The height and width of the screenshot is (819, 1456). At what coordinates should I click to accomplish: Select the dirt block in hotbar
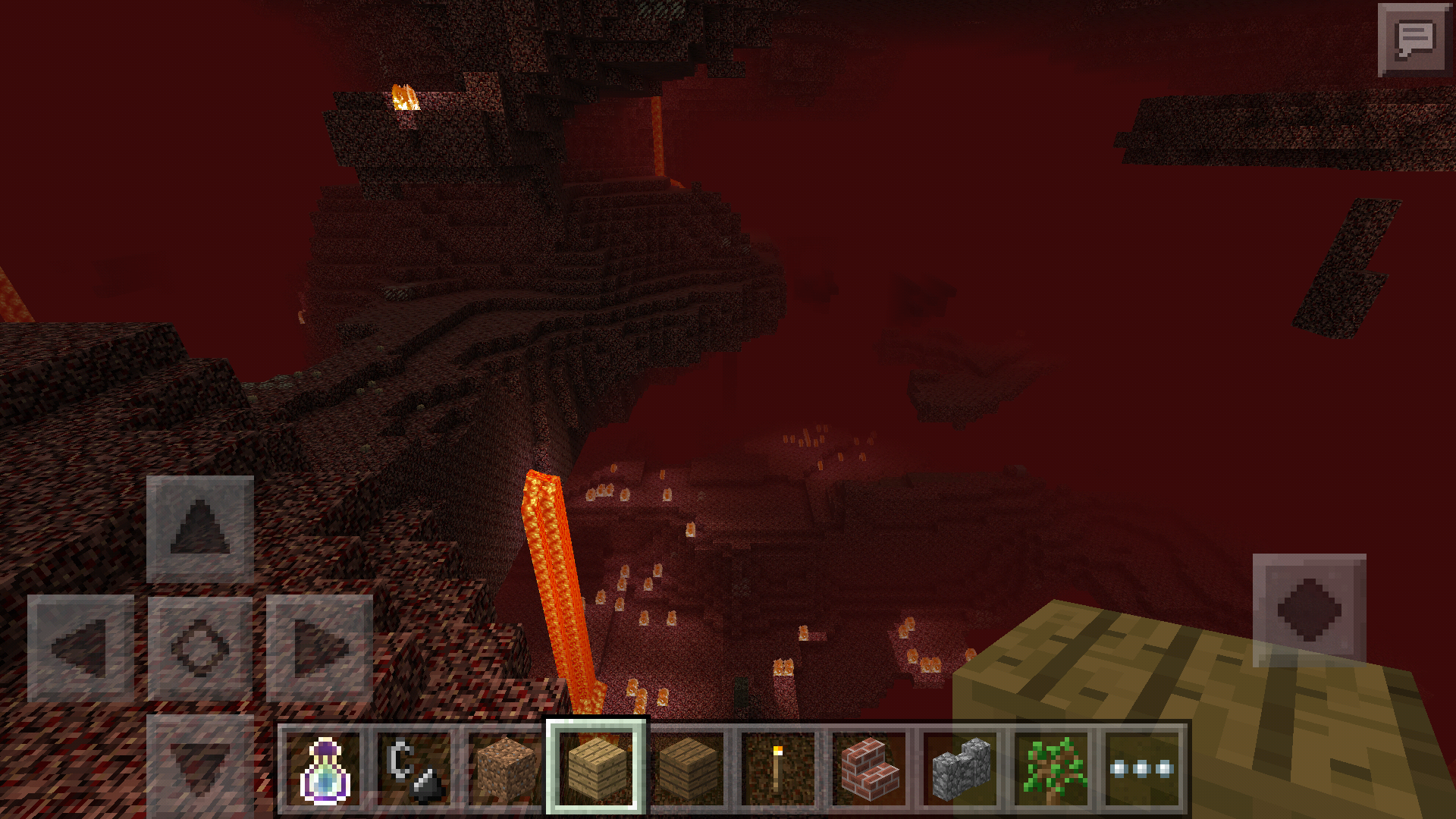(505, 769)
